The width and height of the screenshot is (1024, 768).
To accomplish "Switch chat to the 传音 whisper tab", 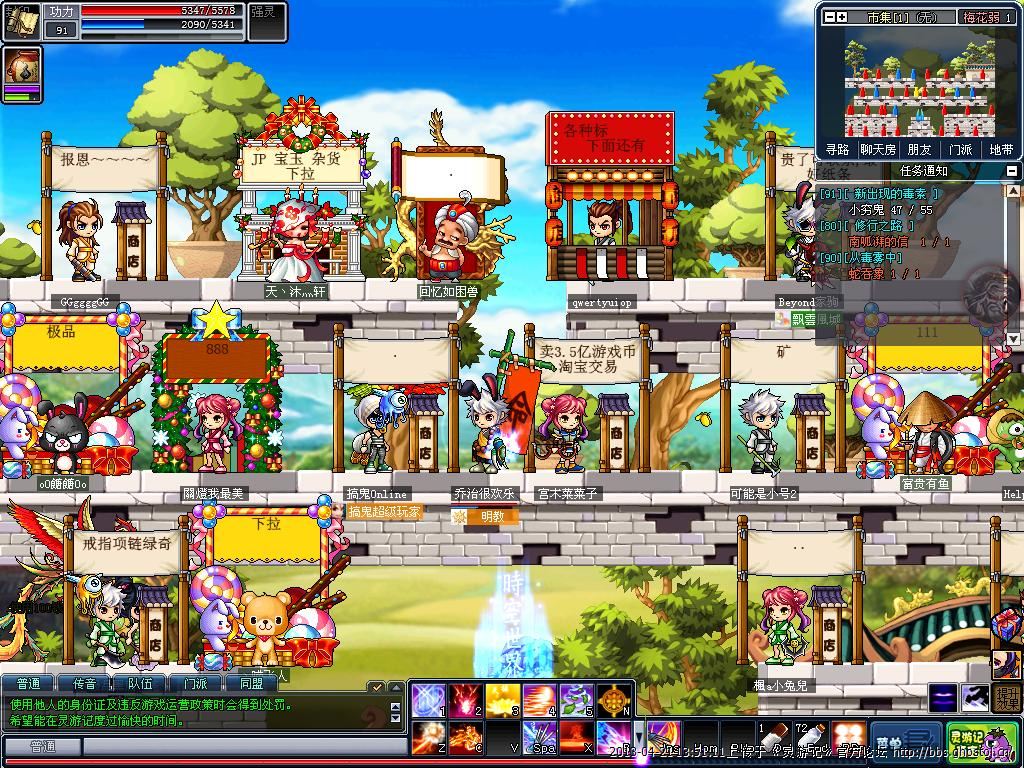I will click(85, 684).
